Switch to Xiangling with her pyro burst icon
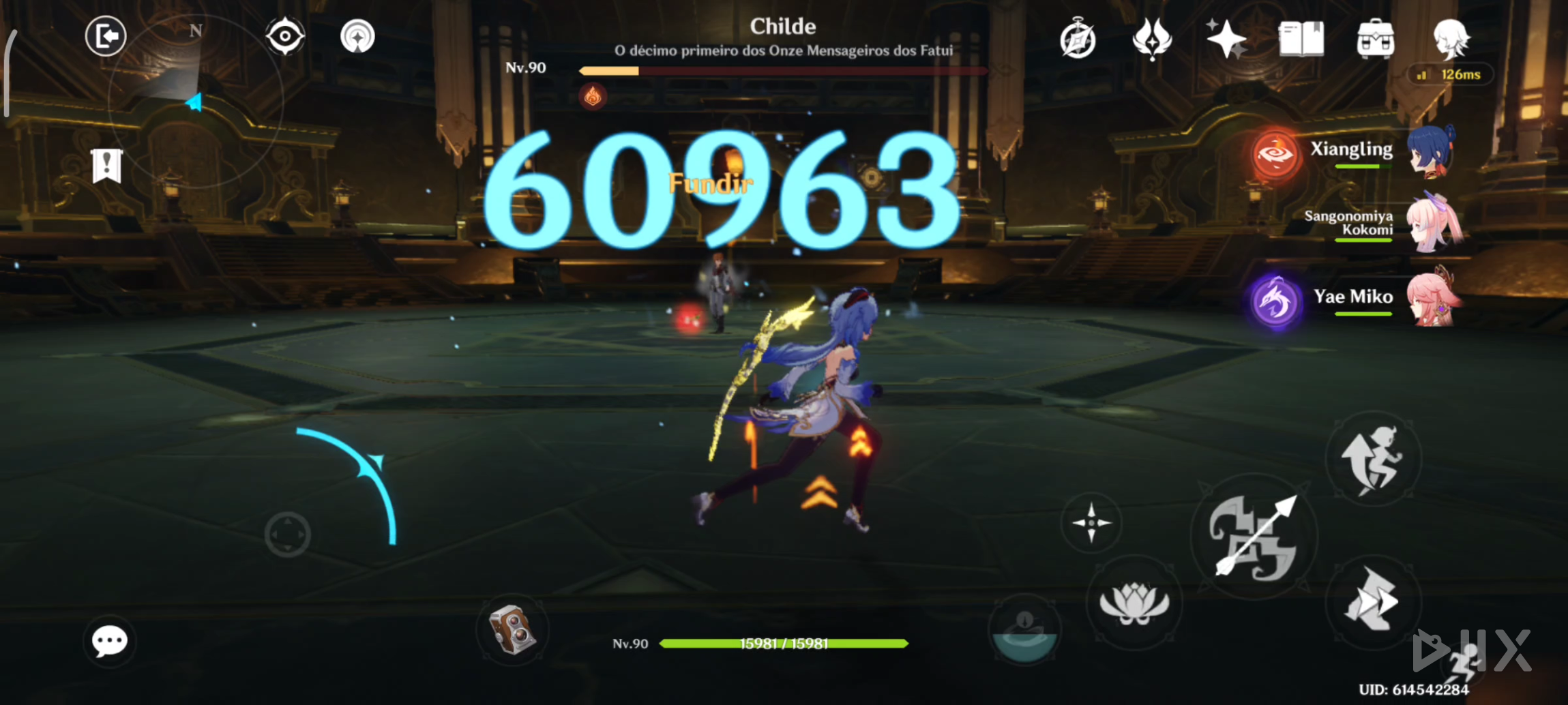The height and width of the screenshot is (705, 1568). pos(1273,152)
